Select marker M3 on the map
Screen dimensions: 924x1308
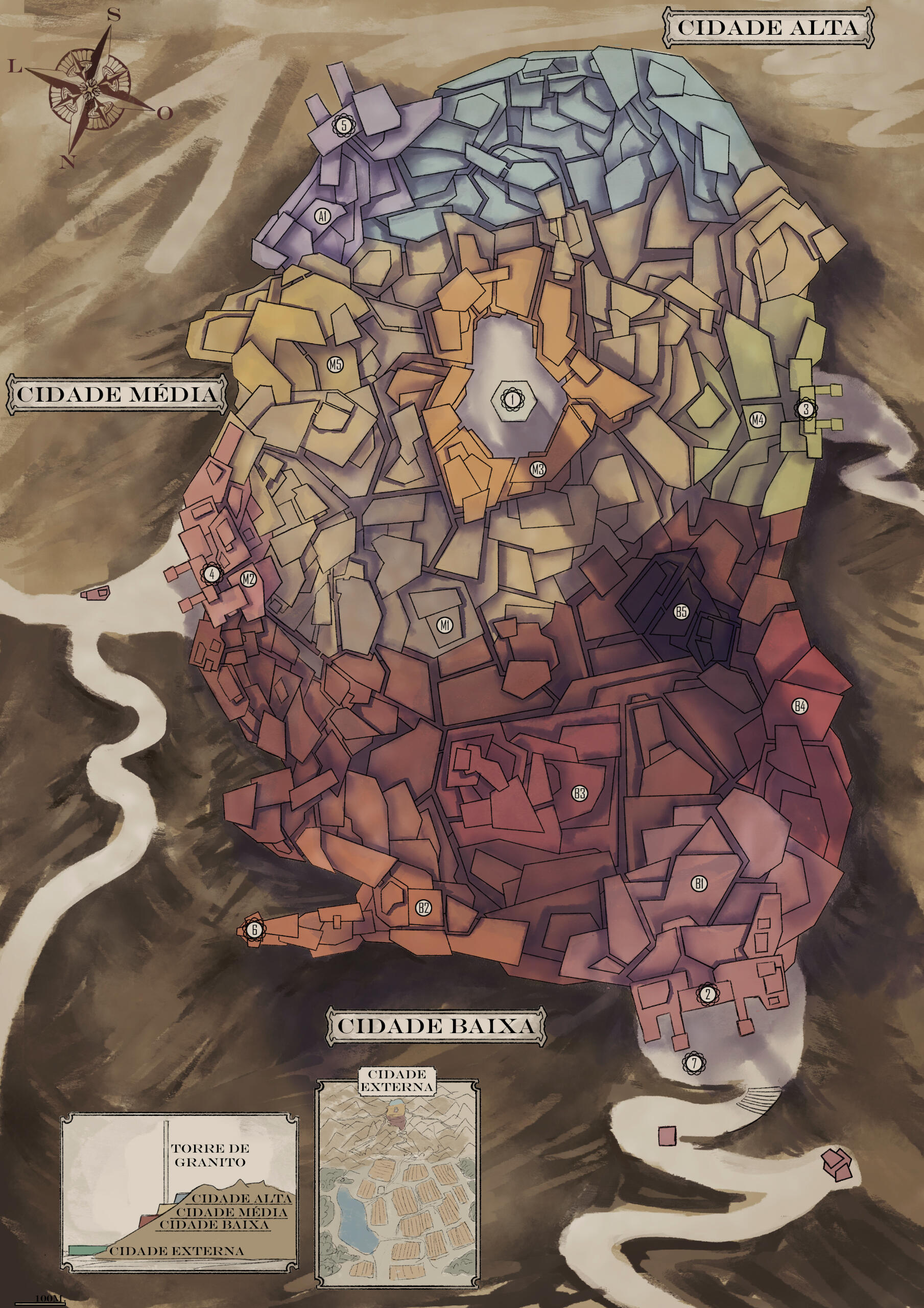(x=537, y=470)
